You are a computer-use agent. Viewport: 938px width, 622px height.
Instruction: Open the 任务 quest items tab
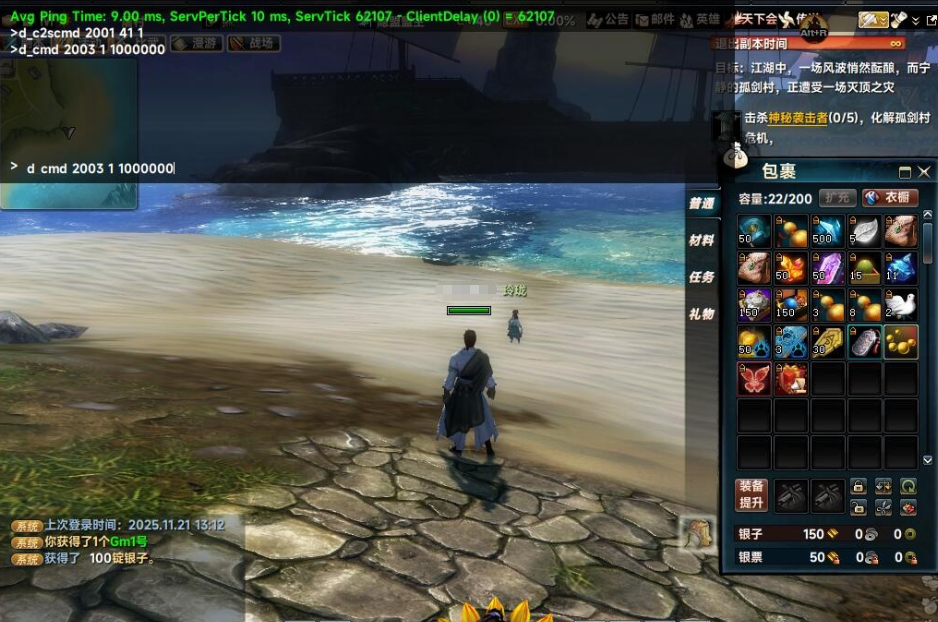click(x=701, y=277)
